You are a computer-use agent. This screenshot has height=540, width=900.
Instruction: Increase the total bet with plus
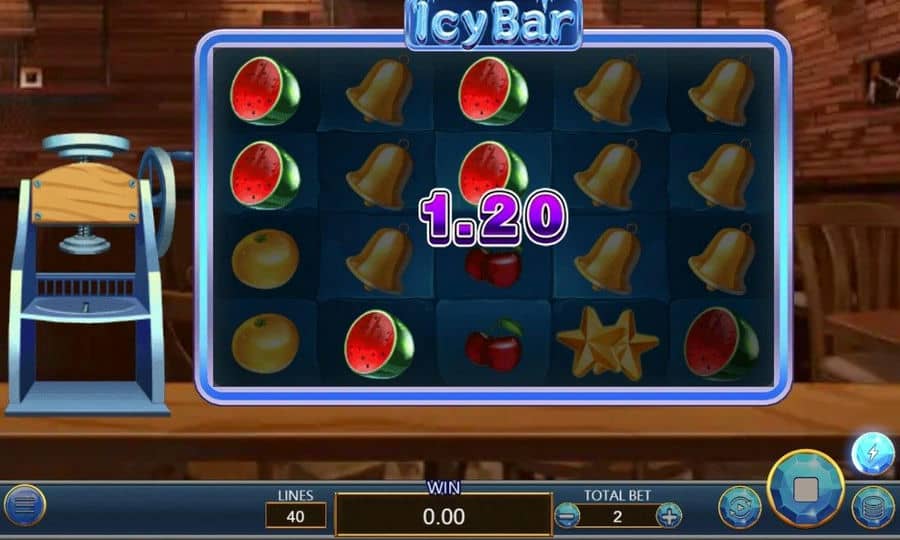coord(668,516)
